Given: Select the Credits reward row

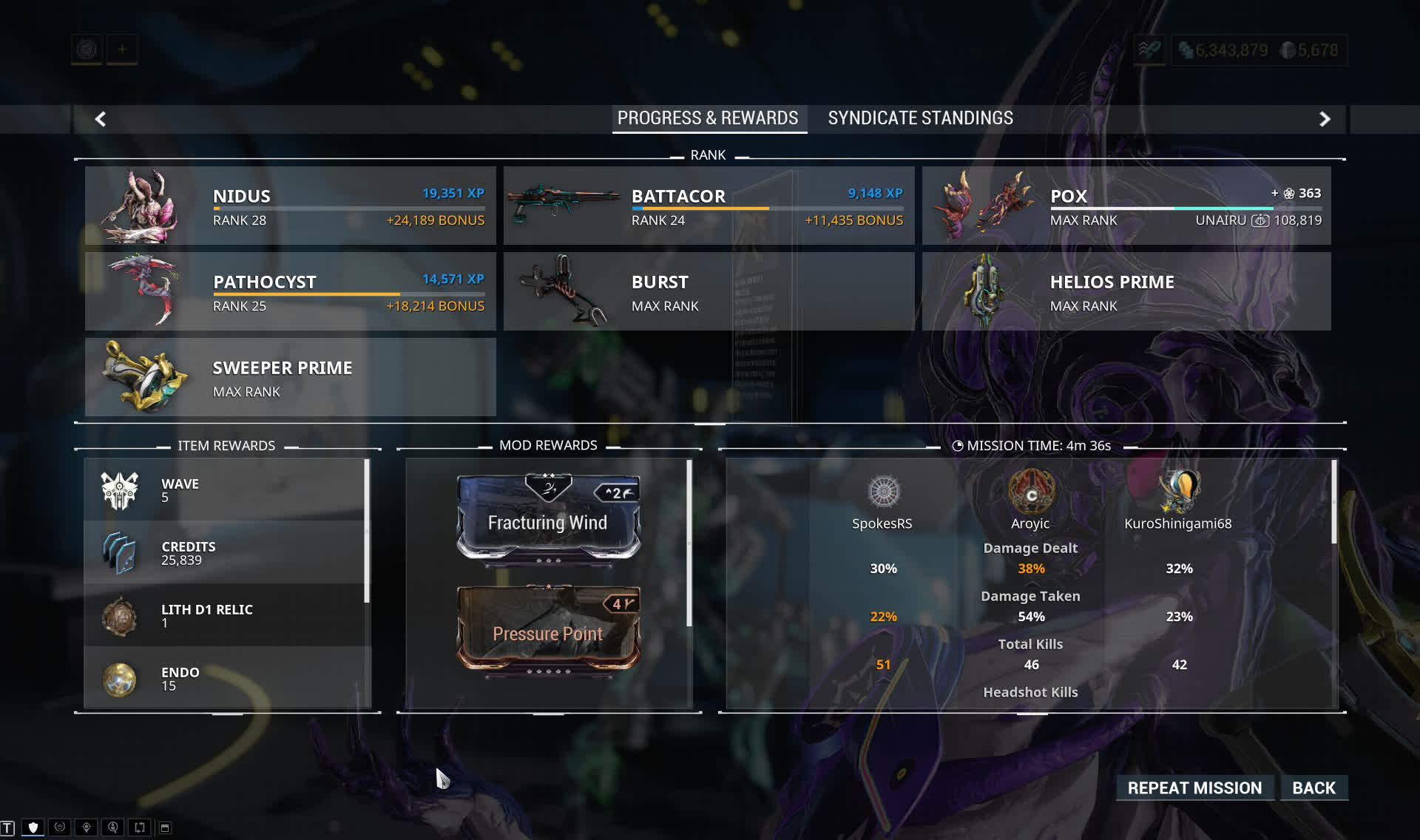Looking at the screenshot, I should 226,552.
